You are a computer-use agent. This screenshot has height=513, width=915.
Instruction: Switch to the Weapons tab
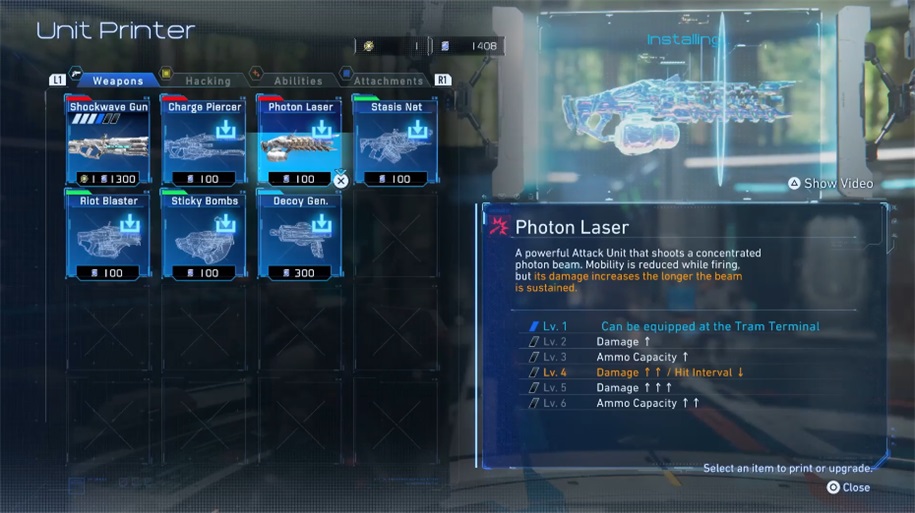click(117, 81)
